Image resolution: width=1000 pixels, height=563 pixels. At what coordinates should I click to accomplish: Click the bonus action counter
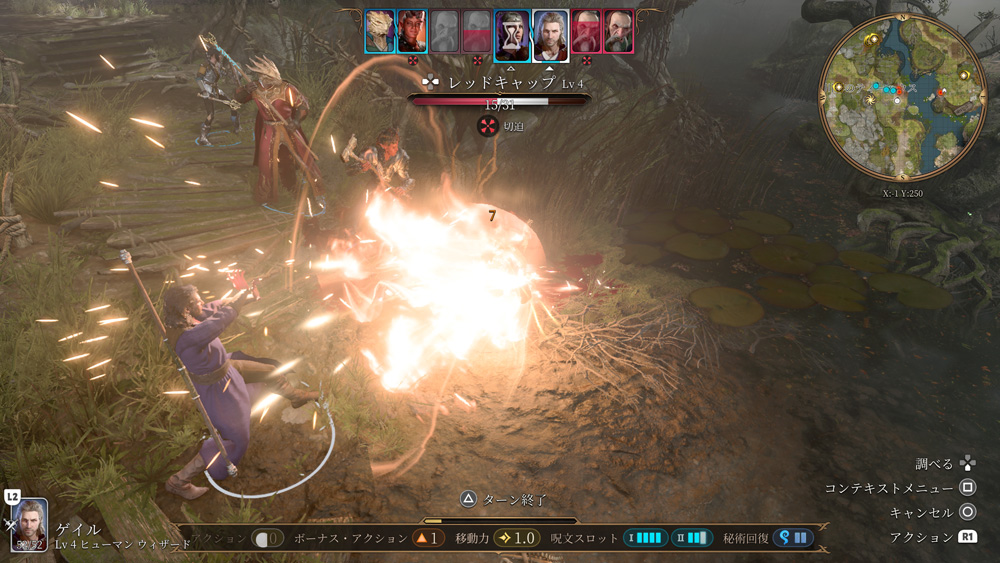[x=427, y=538]
